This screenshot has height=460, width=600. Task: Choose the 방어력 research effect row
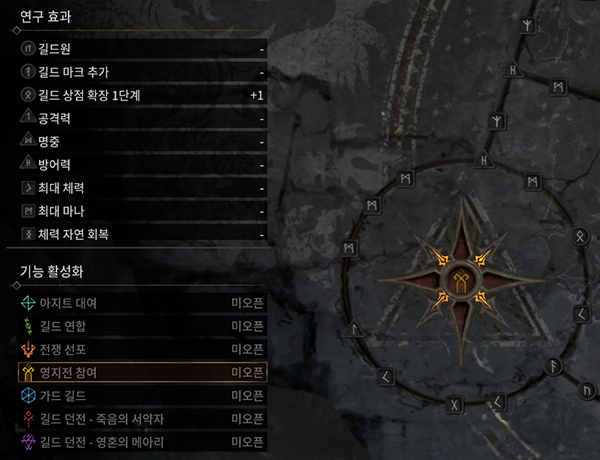tap(142, 165)
